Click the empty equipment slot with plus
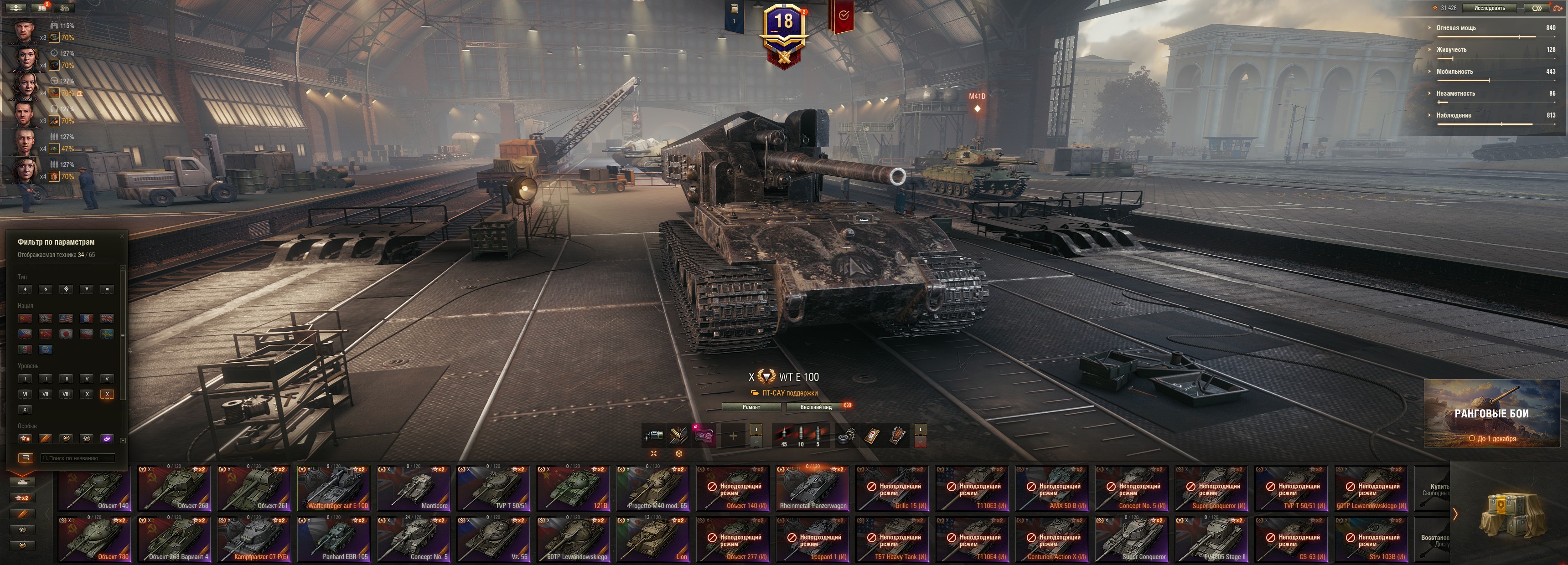1568x565 pixels. click(x=733, y=436)
